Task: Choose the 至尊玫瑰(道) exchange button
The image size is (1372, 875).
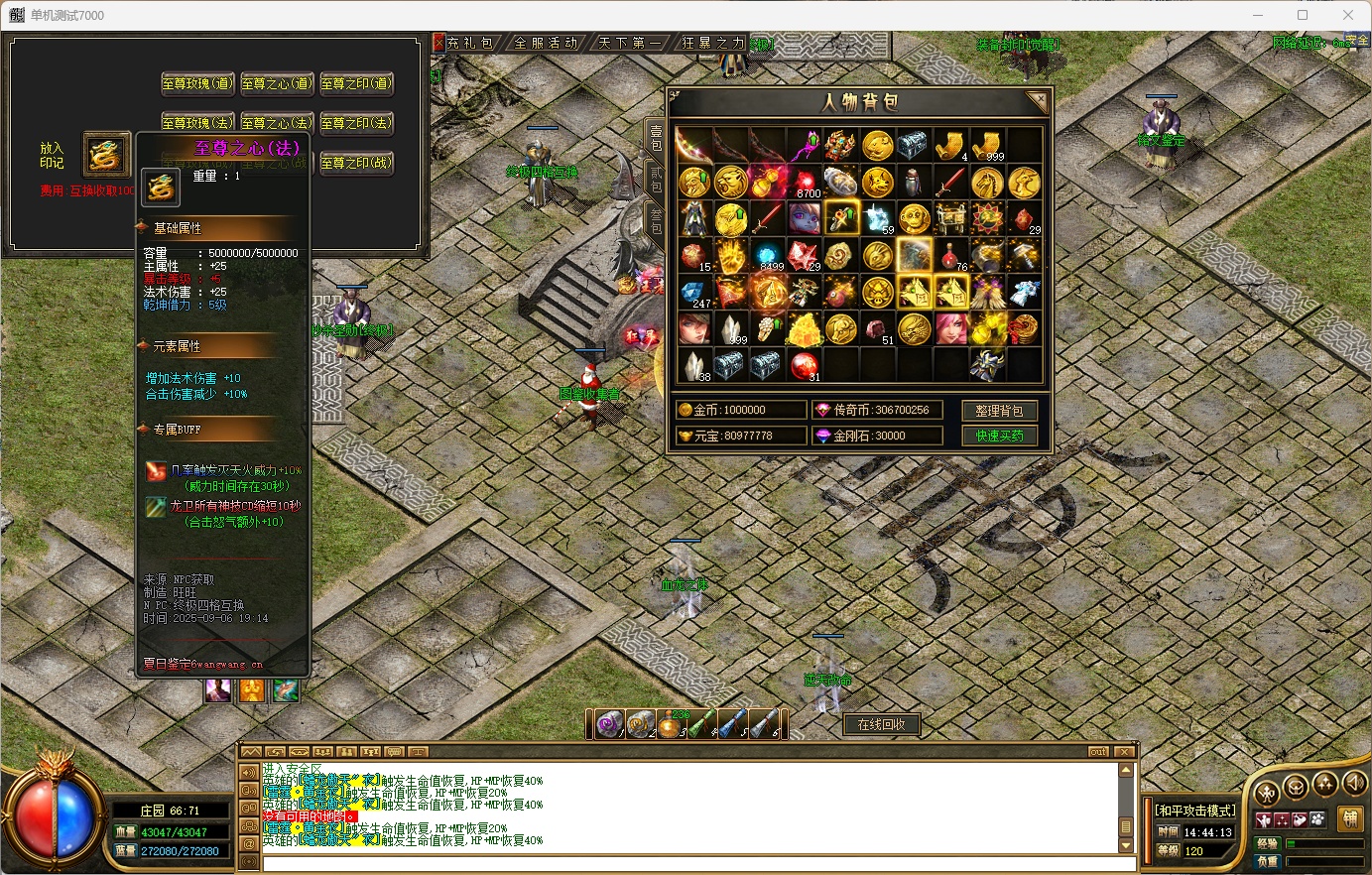Action: (x=197, y=83)
